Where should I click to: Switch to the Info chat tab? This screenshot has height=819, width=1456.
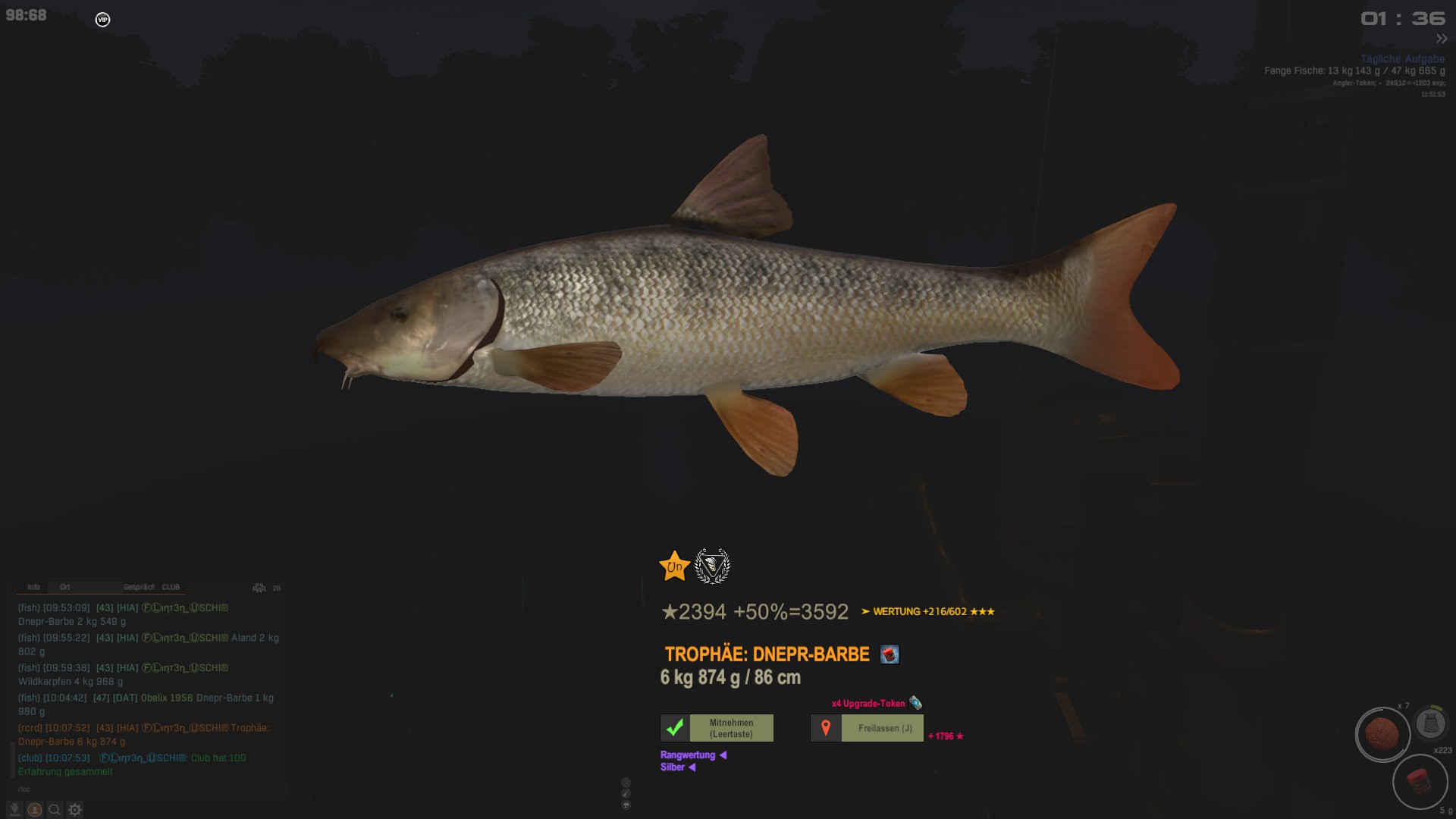pyautogui.click(x=33, y=587)
